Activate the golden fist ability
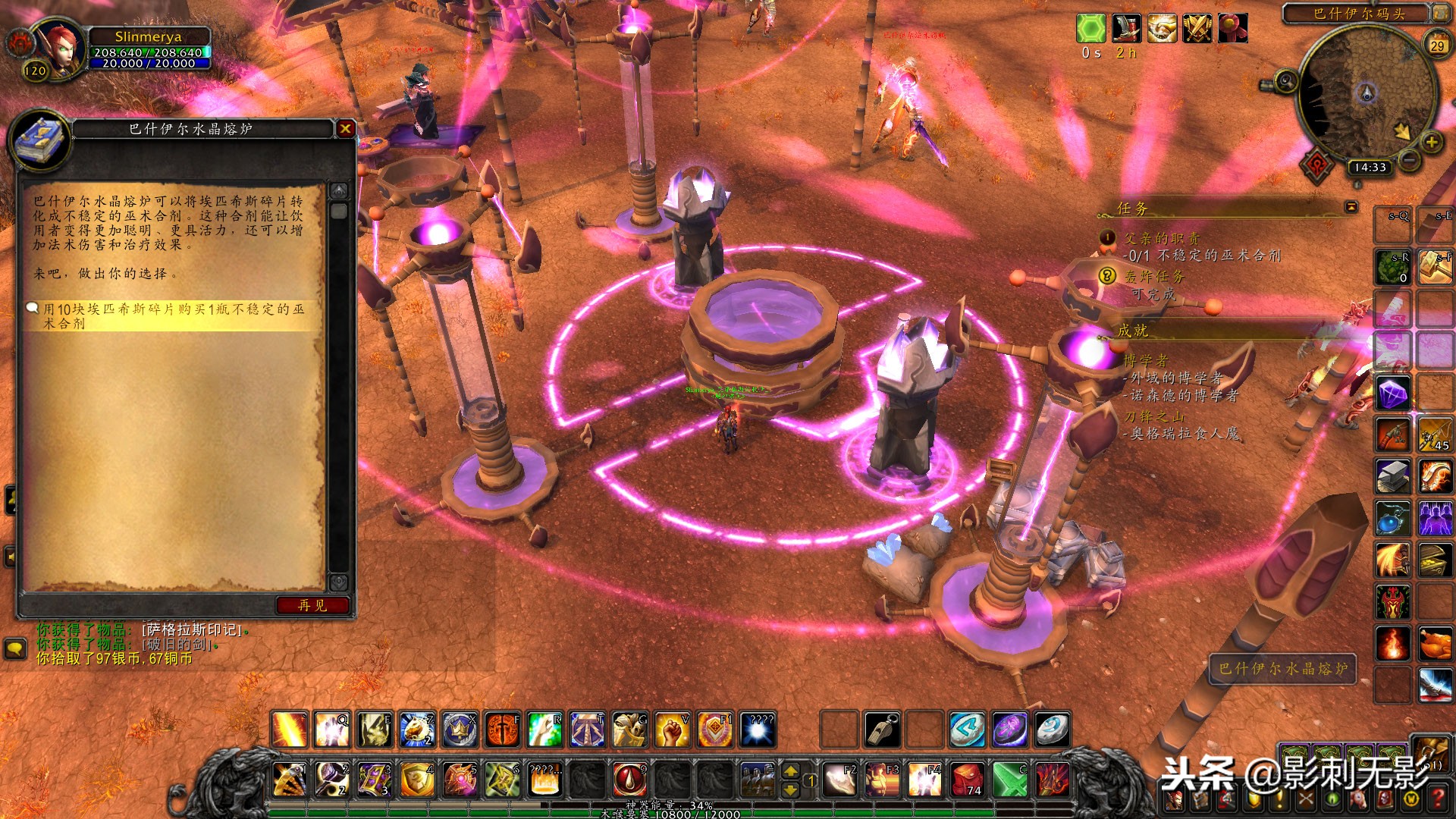 pos(672,730)
